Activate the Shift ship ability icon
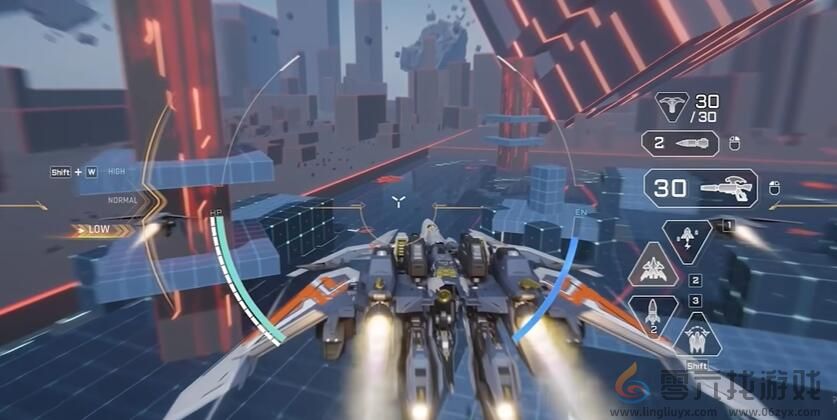Image resolution: width=837 pixels, height=420 pixels. point(697,337)
